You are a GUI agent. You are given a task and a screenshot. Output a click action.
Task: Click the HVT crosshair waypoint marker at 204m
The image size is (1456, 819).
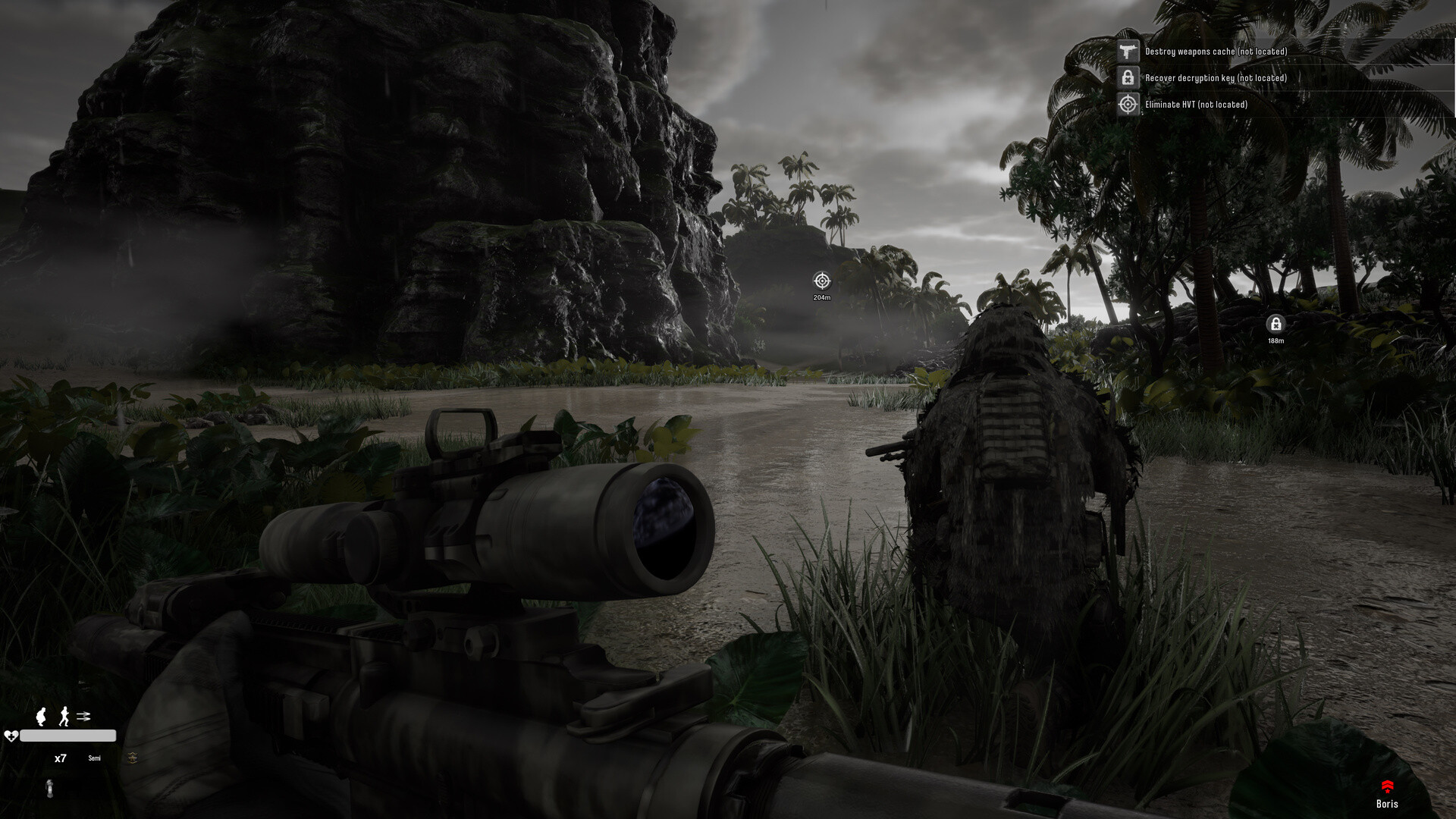(x=822, y=281)
